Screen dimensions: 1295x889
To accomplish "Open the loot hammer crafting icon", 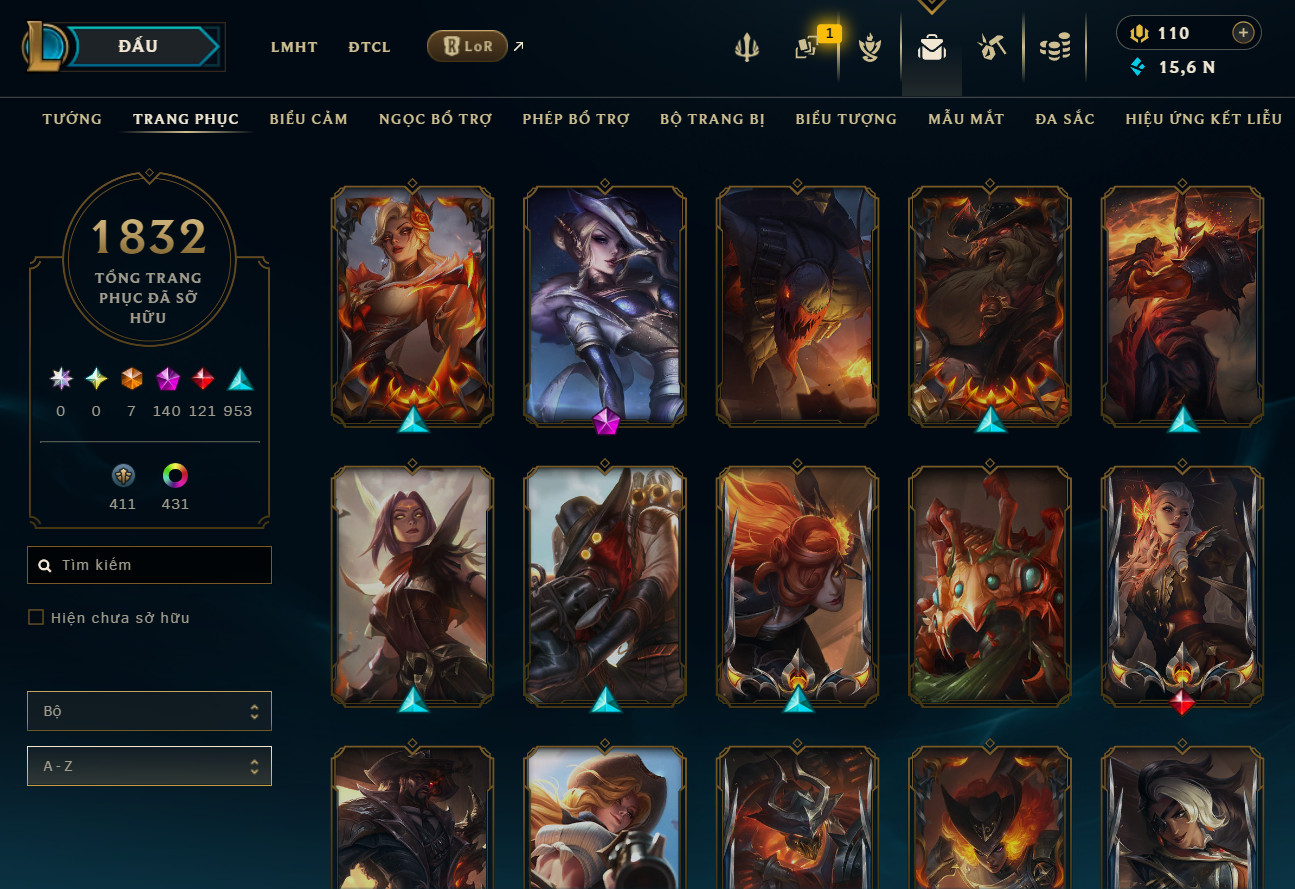I will pos(991,47).
